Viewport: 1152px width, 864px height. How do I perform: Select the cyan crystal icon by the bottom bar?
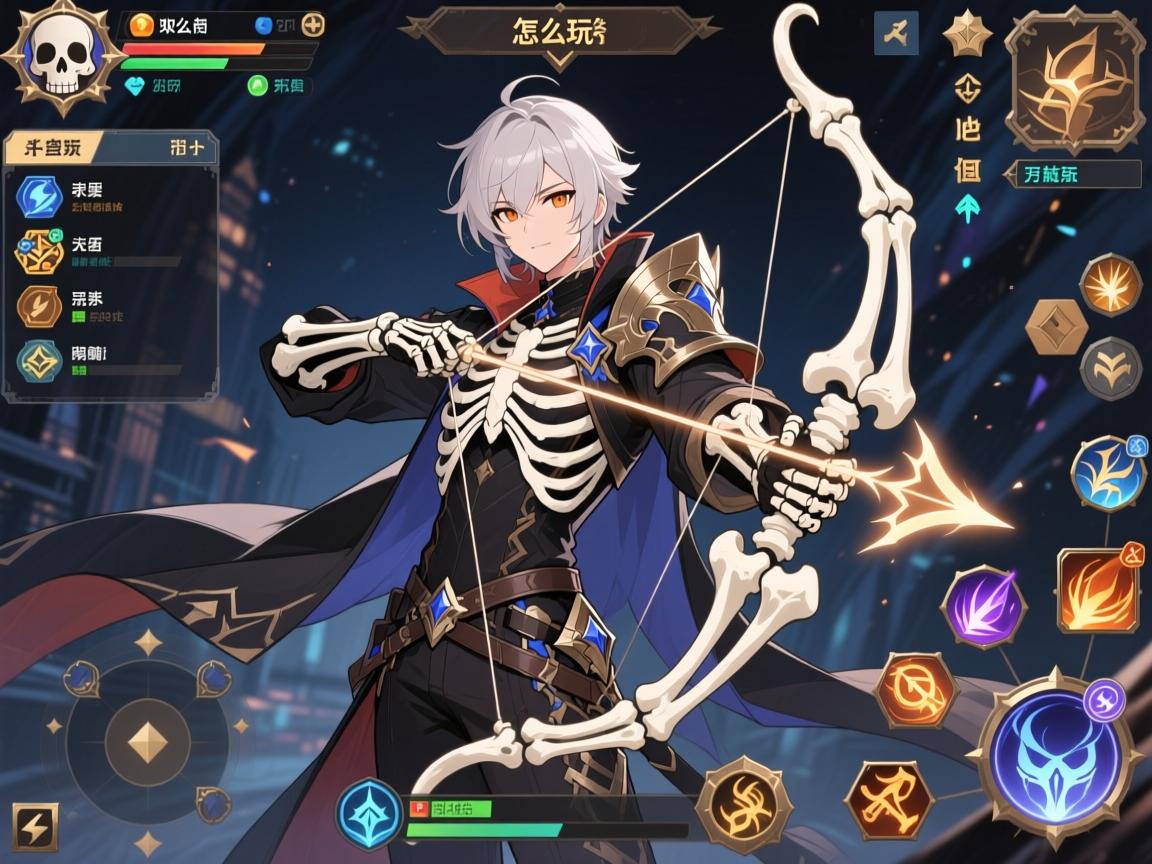click(369, 813)
